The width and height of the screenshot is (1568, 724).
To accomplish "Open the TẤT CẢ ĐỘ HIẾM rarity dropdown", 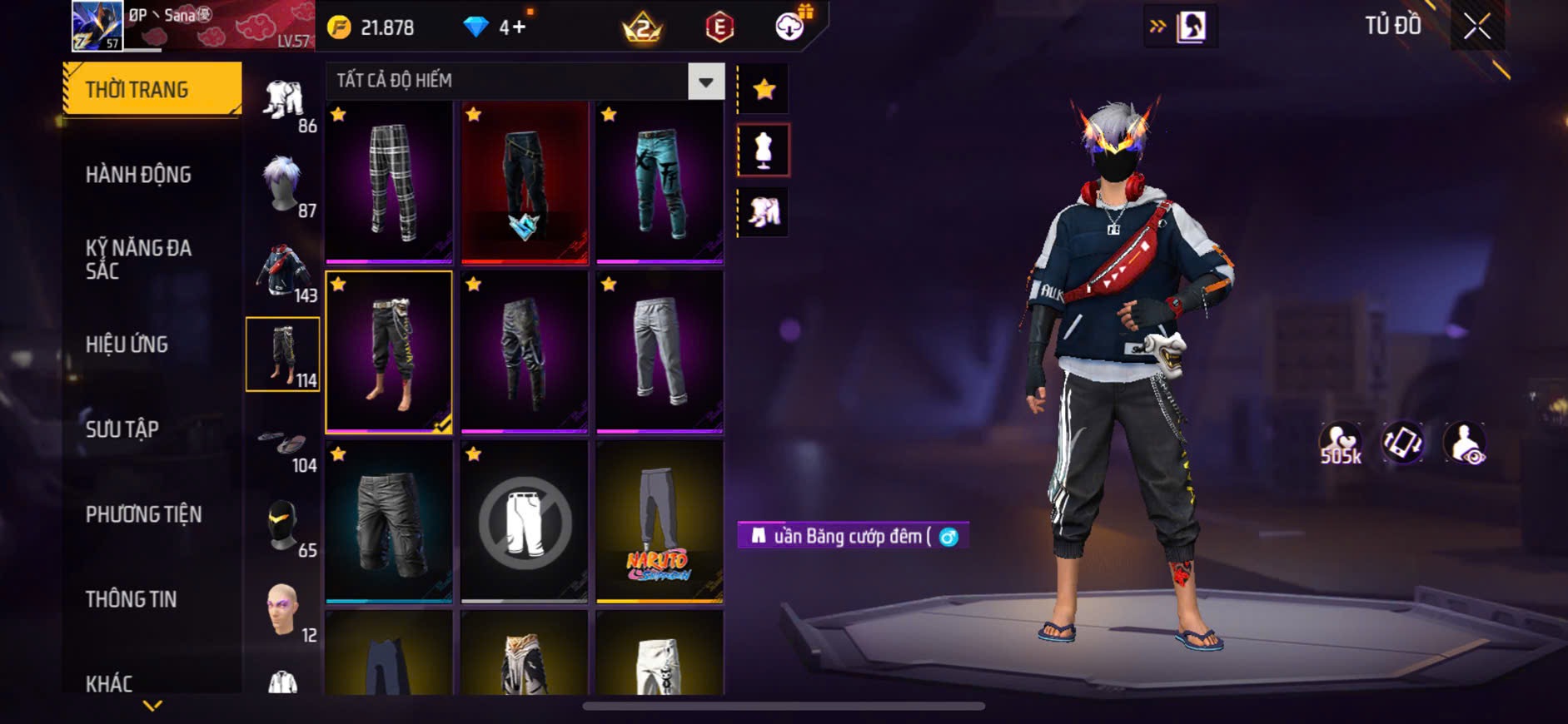I will click(705, 82).
